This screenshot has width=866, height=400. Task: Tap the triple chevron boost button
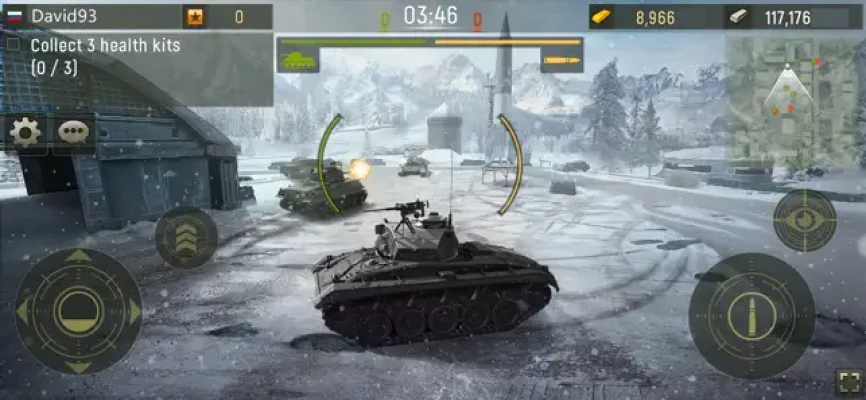186,237
